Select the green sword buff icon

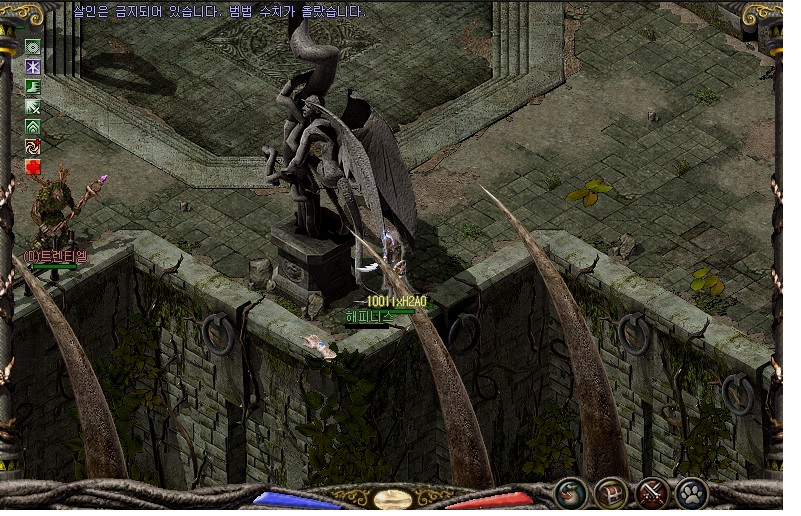point(33,106)
